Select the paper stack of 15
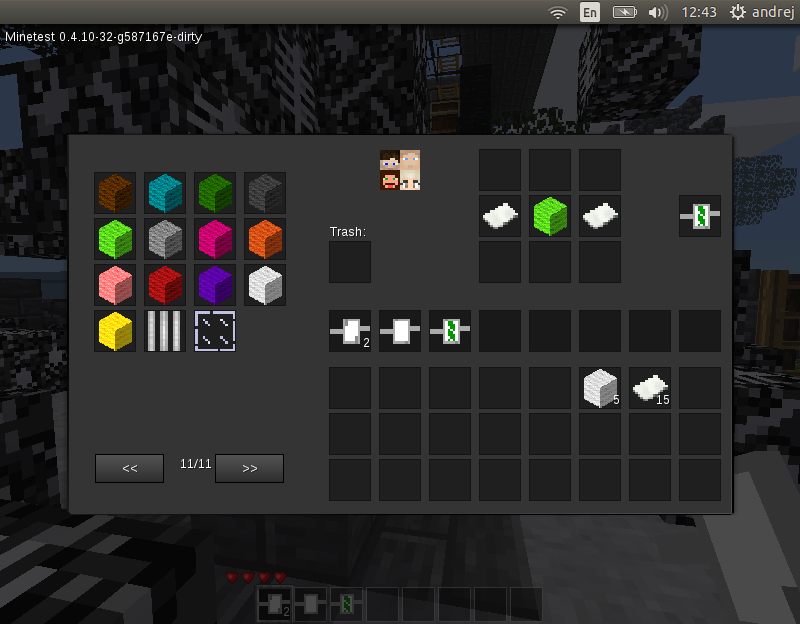 pos(650,387)
